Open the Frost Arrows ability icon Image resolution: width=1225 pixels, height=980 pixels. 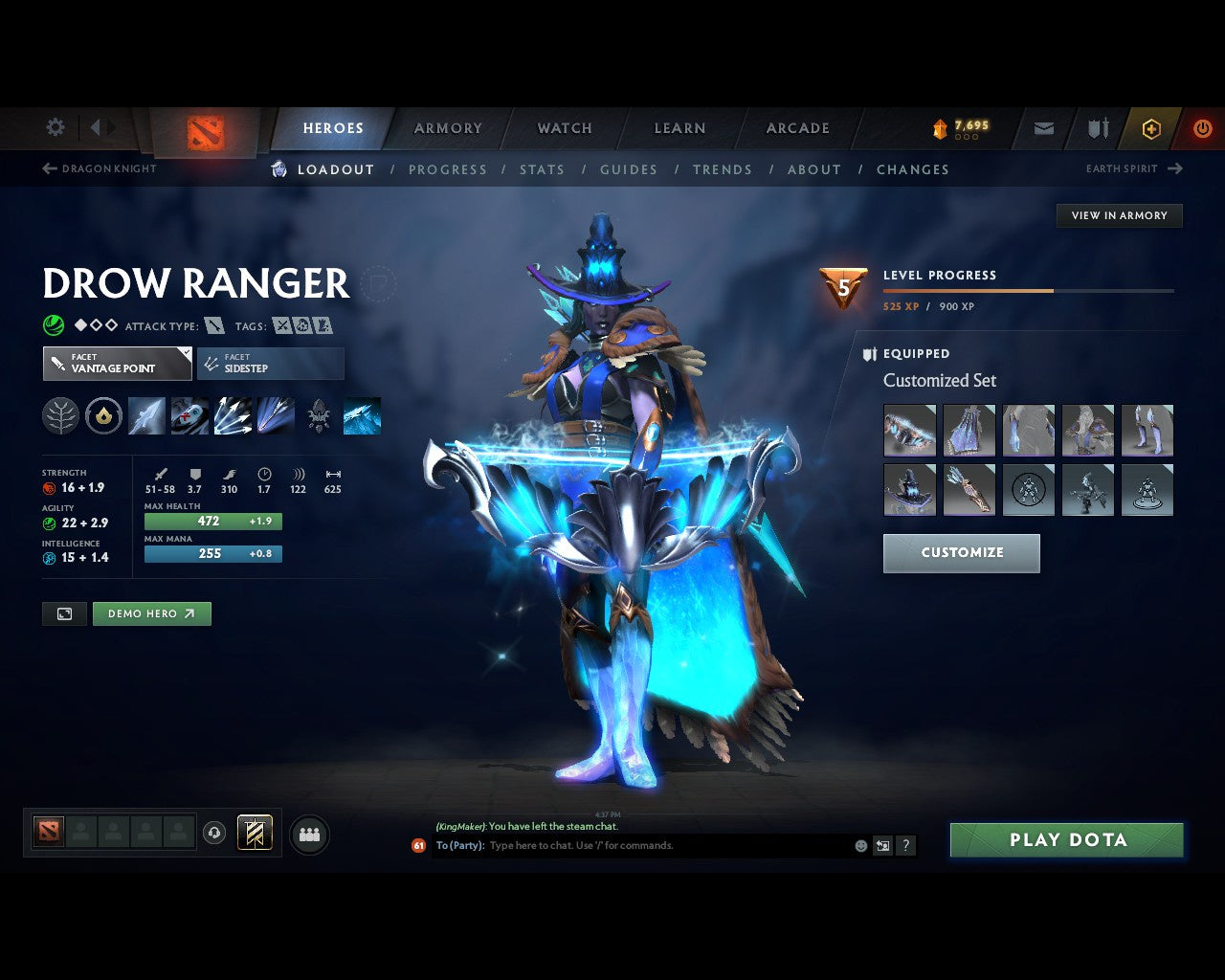[146, 415]
